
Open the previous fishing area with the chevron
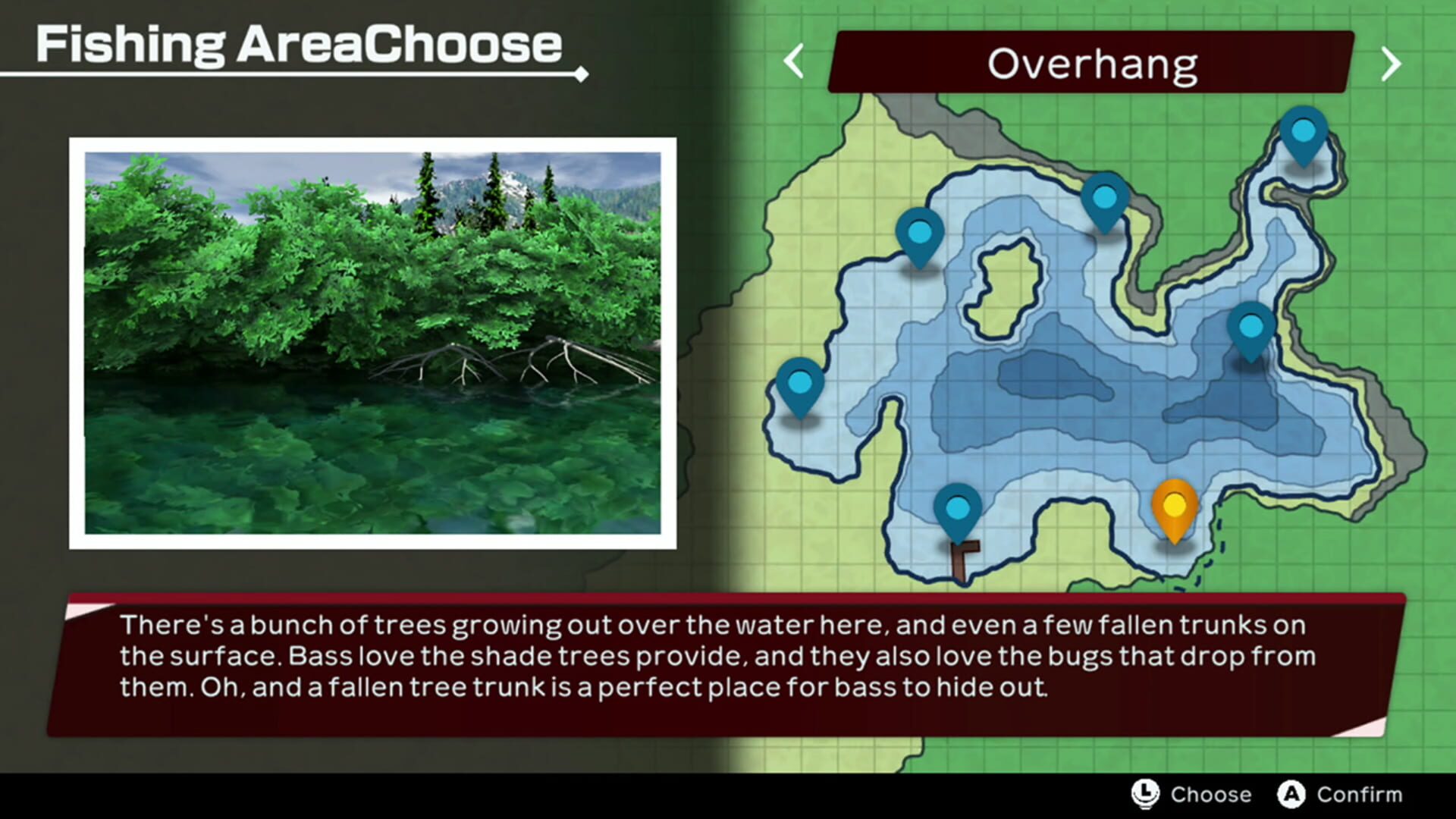pos(793,62)
